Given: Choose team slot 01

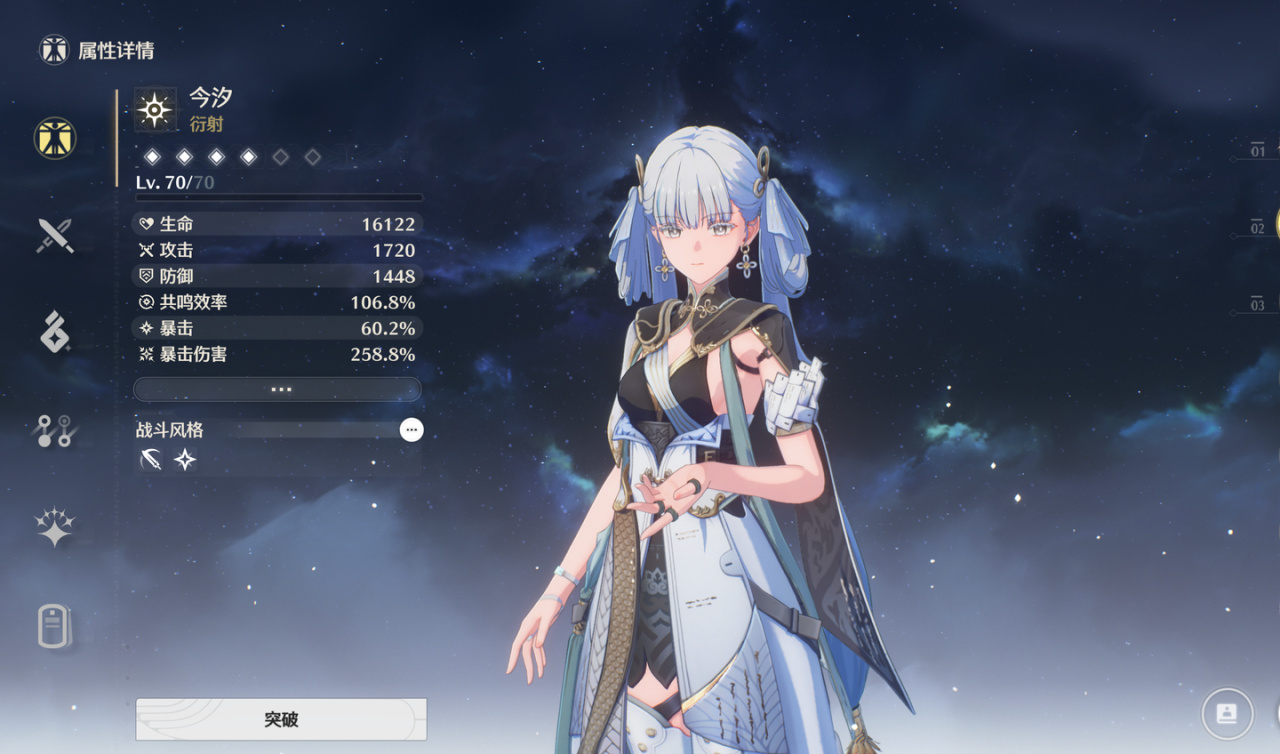Looking at the screenshot, I should point(1257,151).
